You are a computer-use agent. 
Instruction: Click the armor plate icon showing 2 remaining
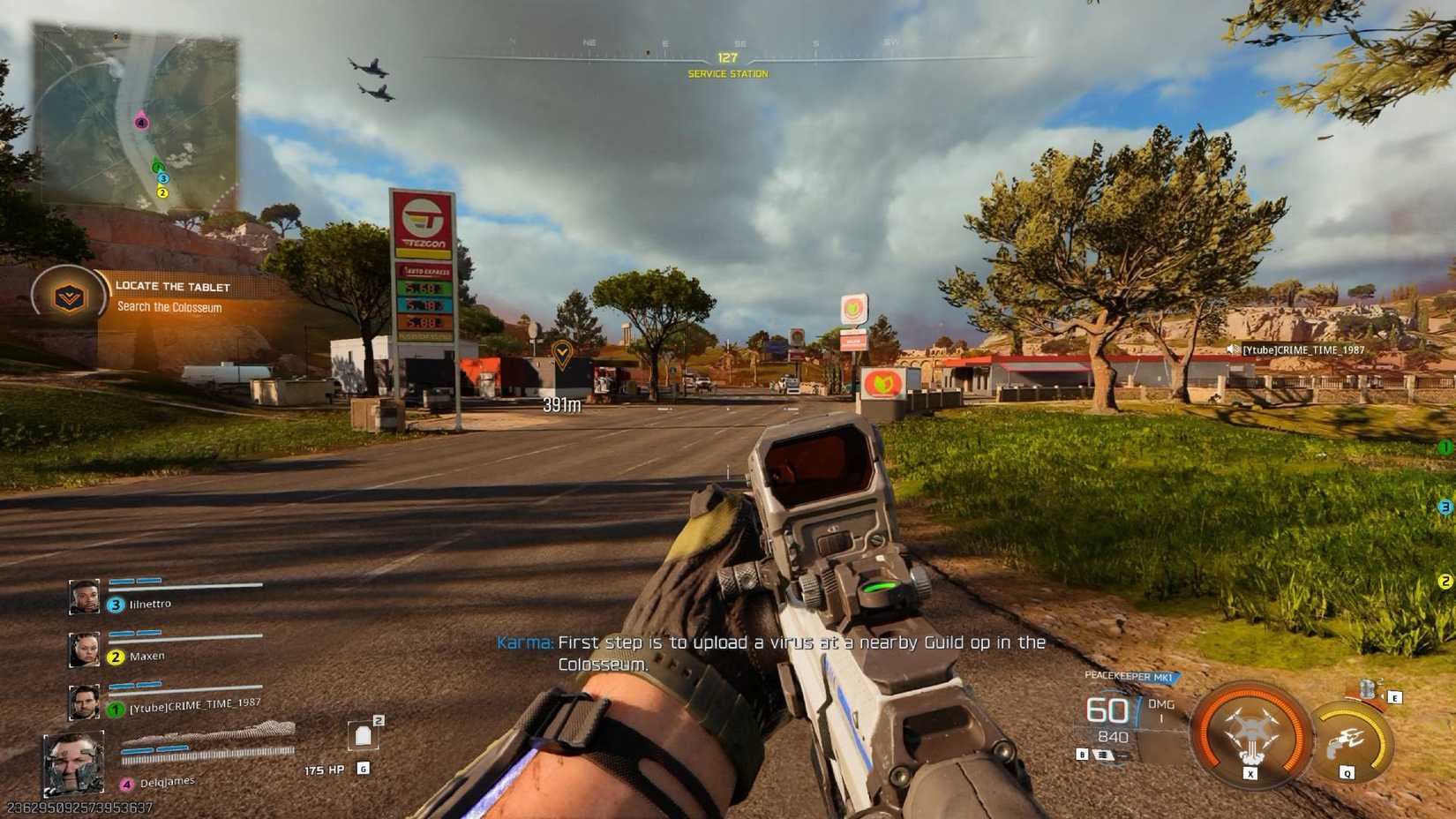click(364, 734)
